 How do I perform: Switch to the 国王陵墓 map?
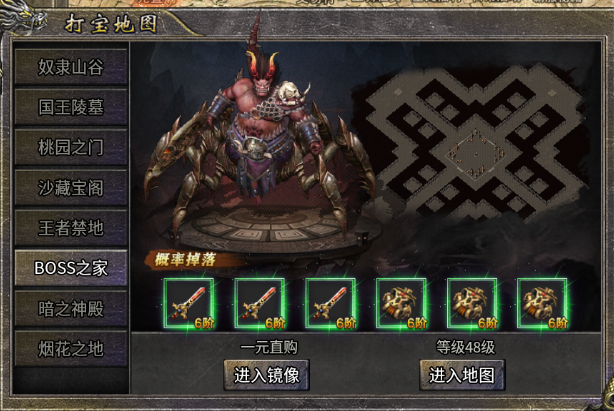70,107
